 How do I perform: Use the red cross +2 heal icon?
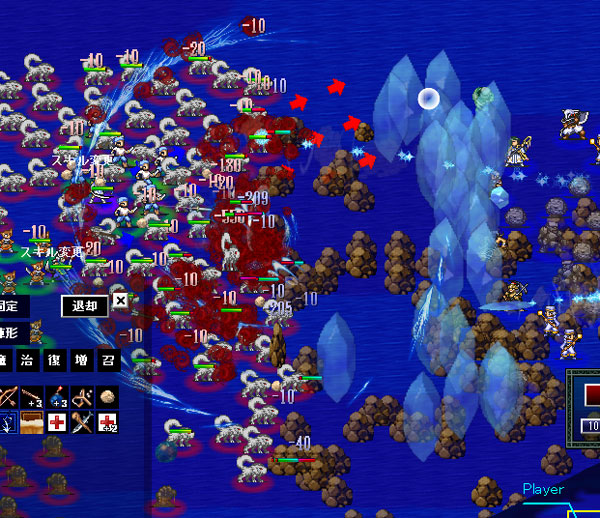click(x=108, y=422)
